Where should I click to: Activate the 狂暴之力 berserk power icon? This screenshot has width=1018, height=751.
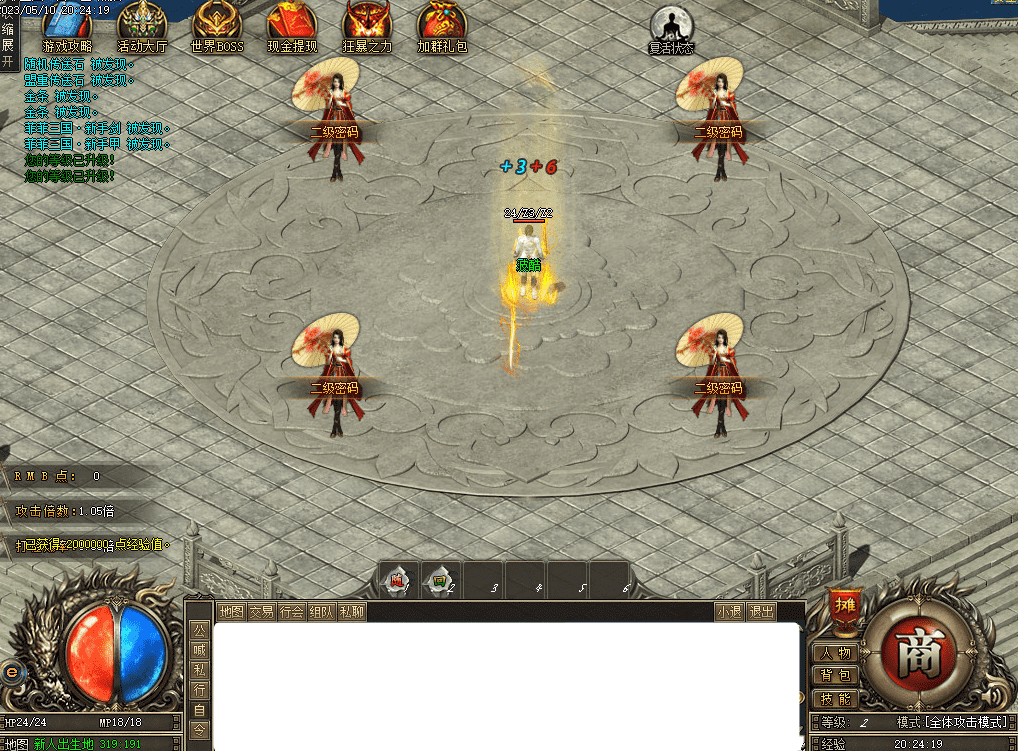click(367, 22)
